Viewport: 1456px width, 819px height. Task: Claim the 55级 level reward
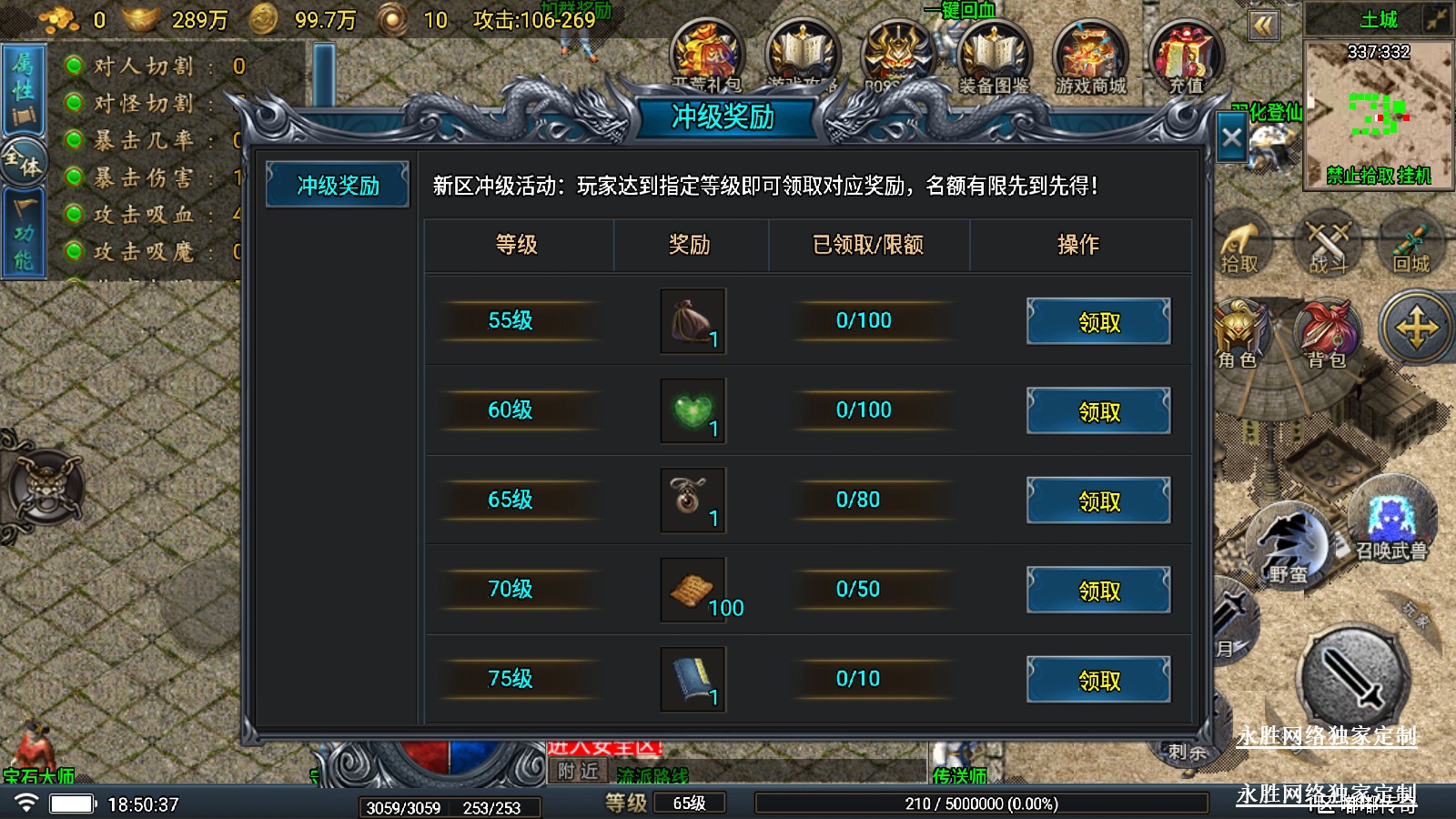coord(1098,322)
